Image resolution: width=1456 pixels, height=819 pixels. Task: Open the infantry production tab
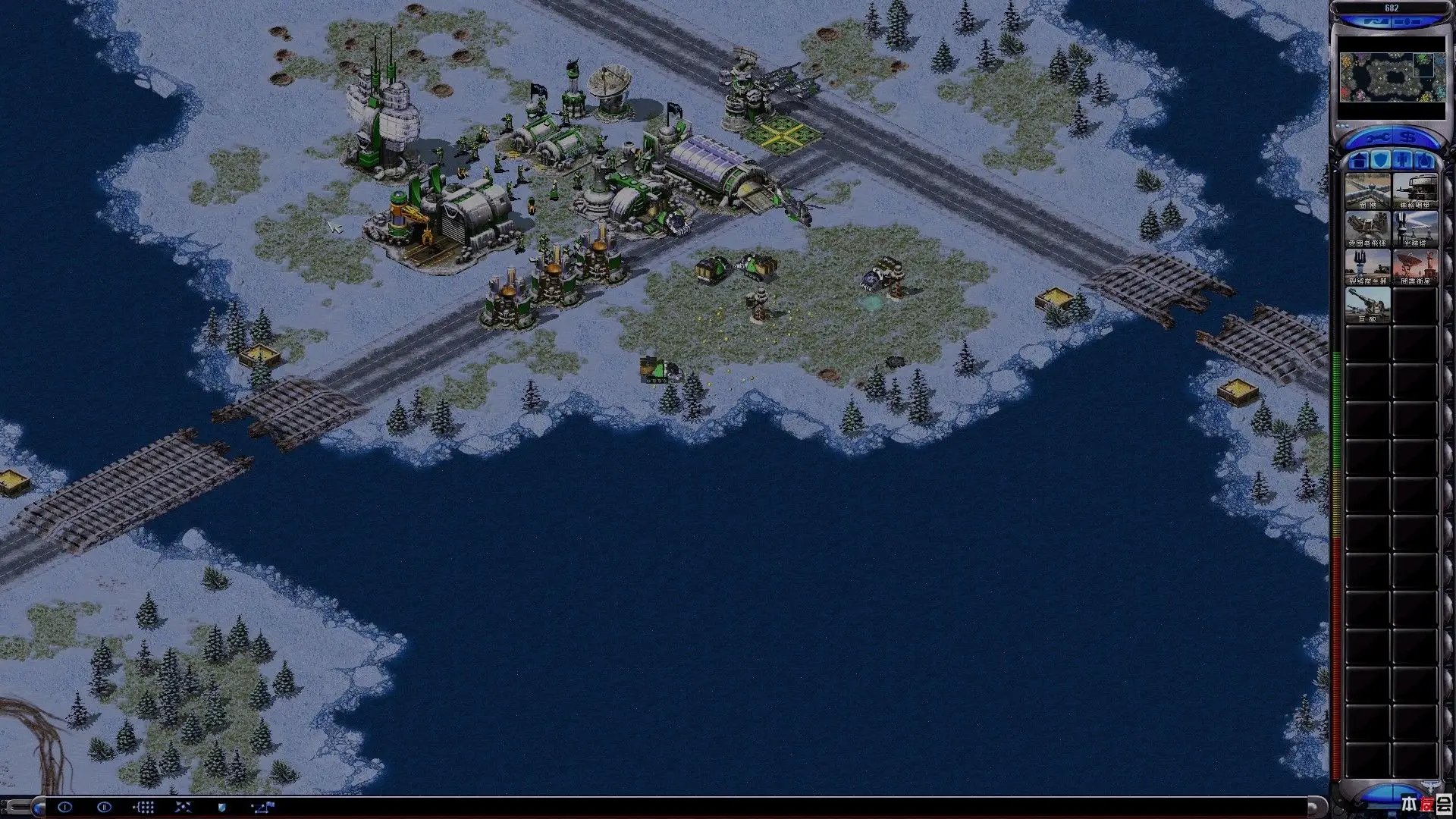(x=1403, y=161)
